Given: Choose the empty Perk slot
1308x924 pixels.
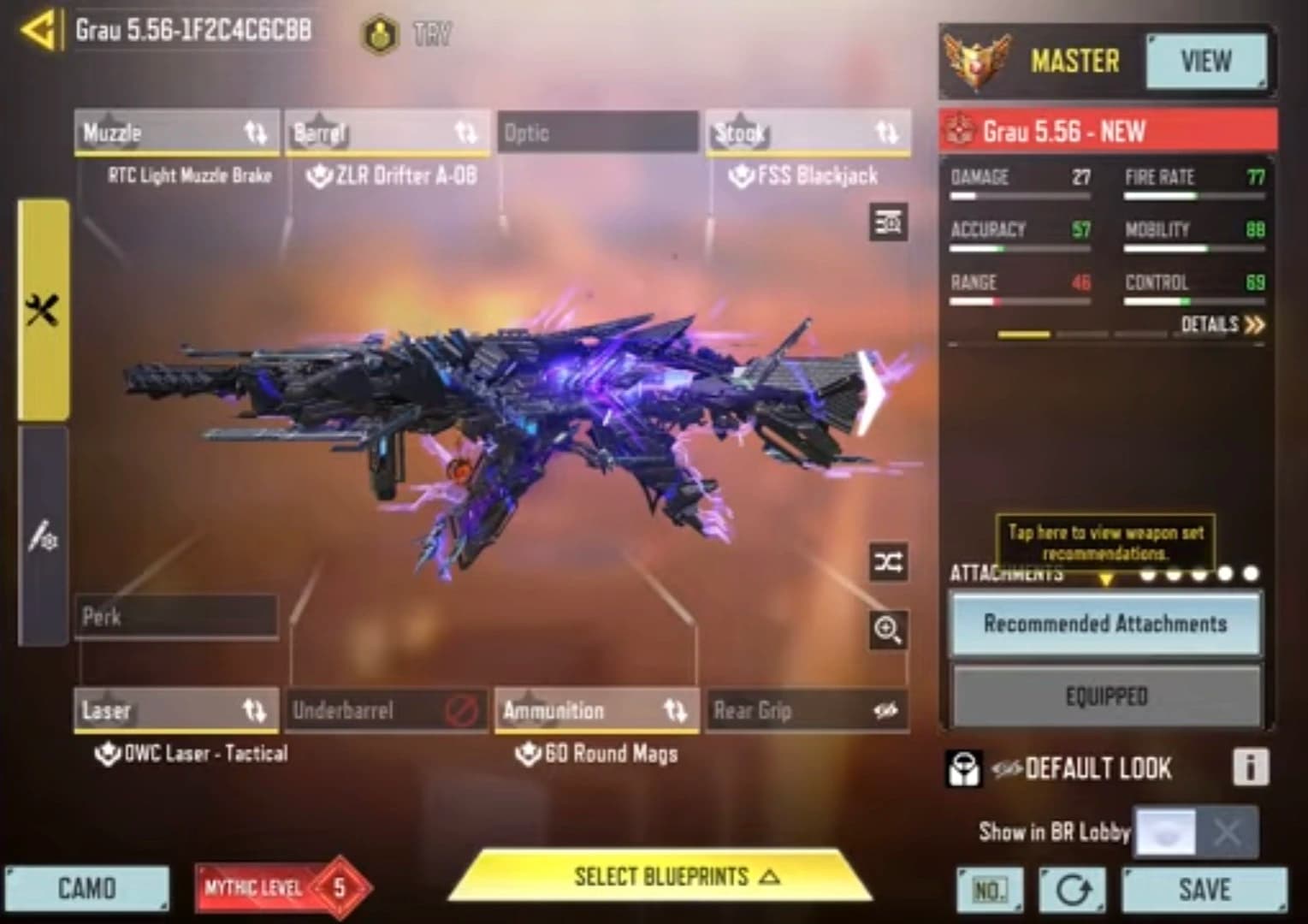Looking at the screenshot, I should coord(176,617).
